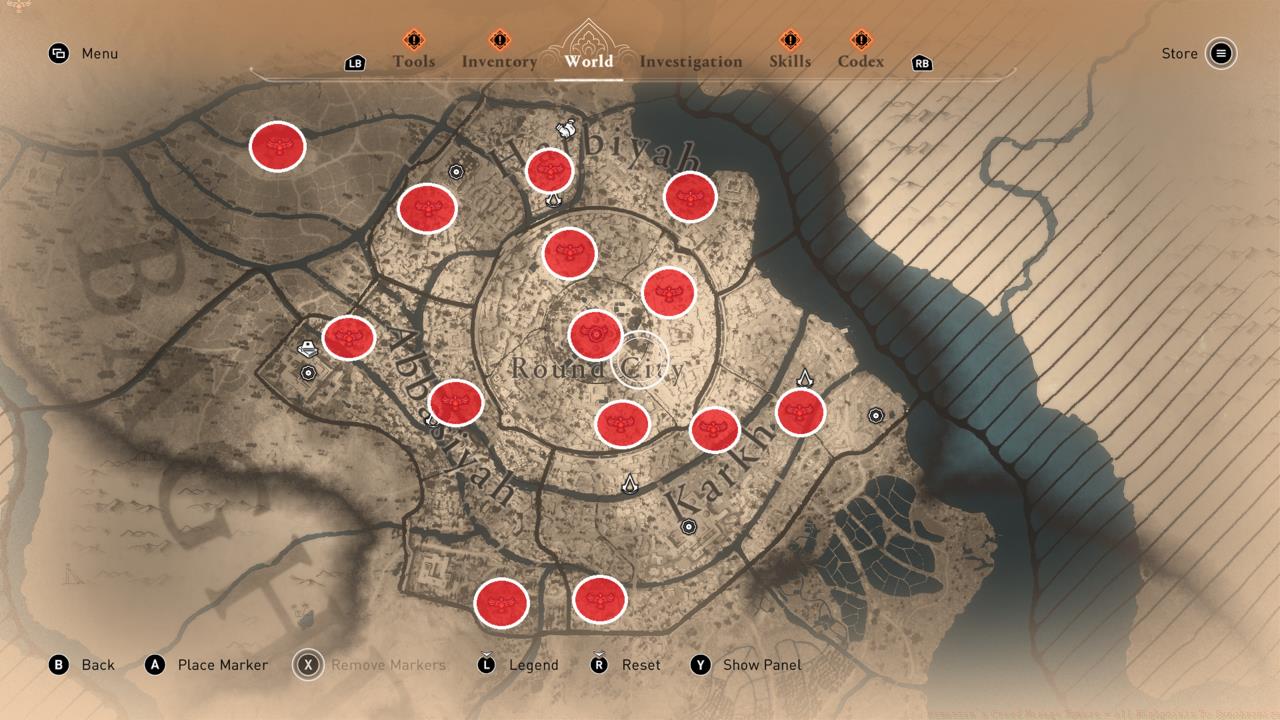This screenshot has height=720, width=1280.
Task: Click the gear station icon near the eastern riverbank
Action: [877, 415]
